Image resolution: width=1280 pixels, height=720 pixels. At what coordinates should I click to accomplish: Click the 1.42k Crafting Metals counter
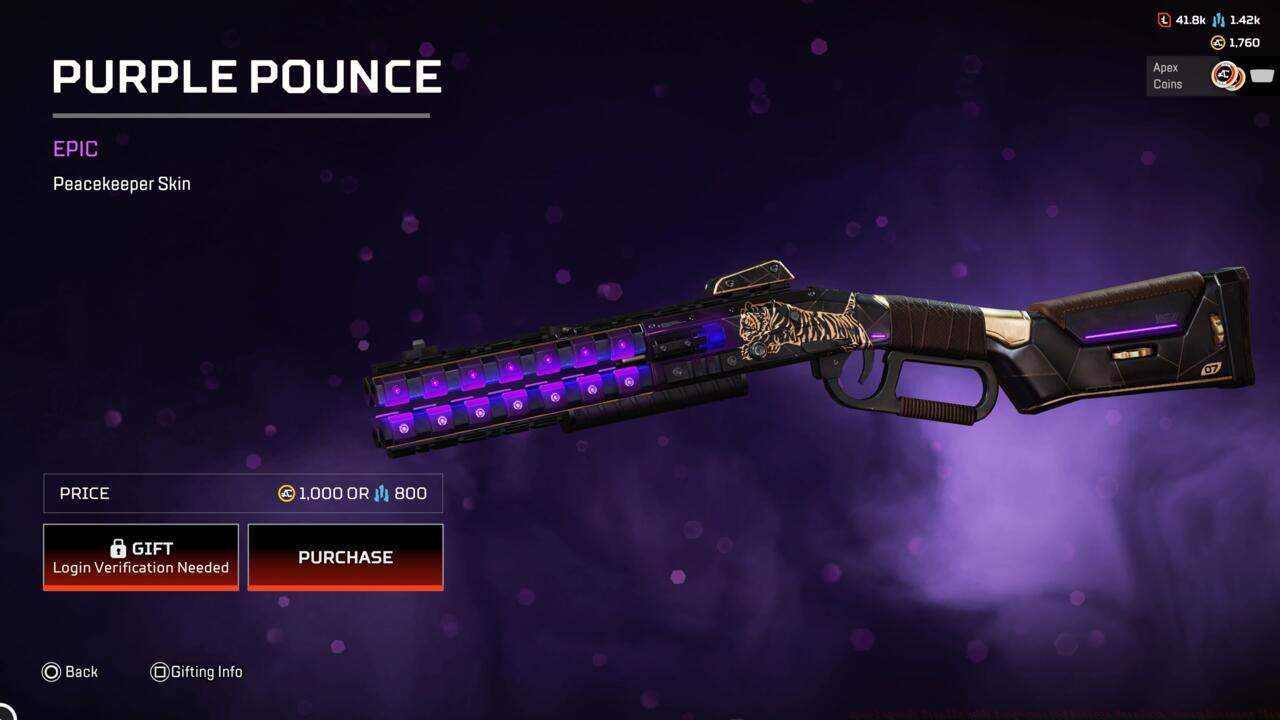[x=1245, y=19]
